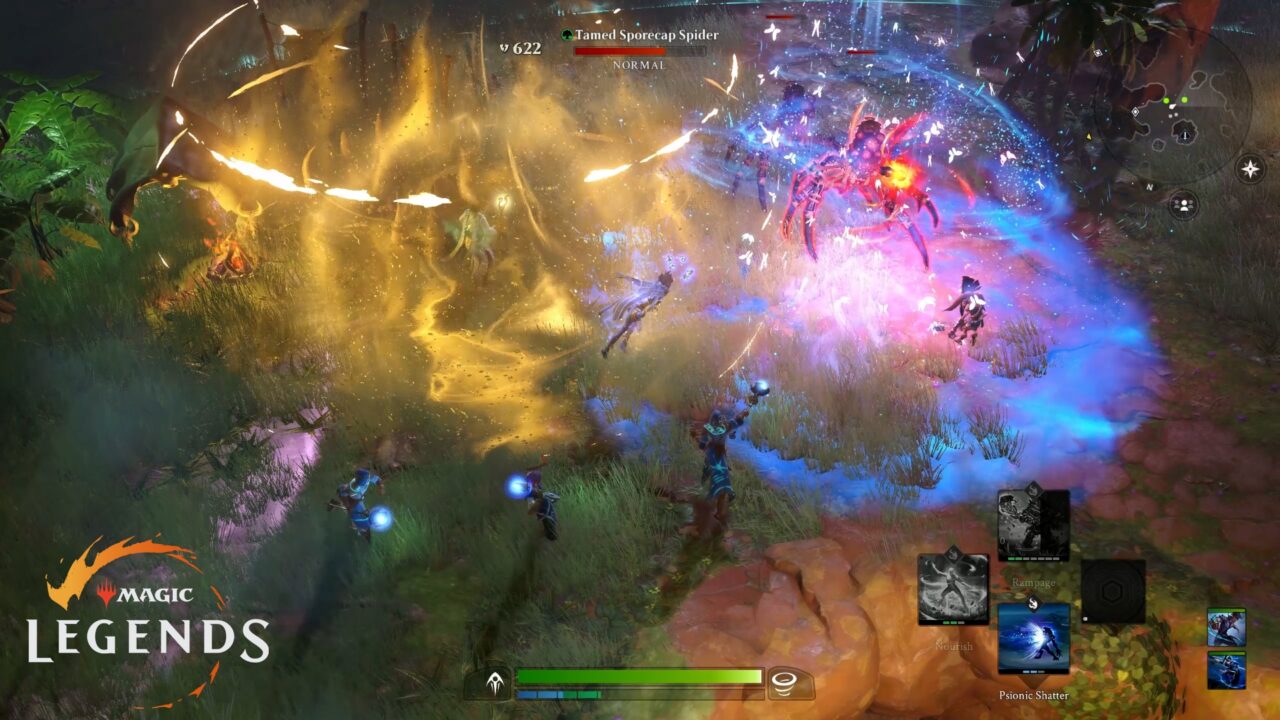Cast the Psionic Shatter spell

click(1034, 637)
